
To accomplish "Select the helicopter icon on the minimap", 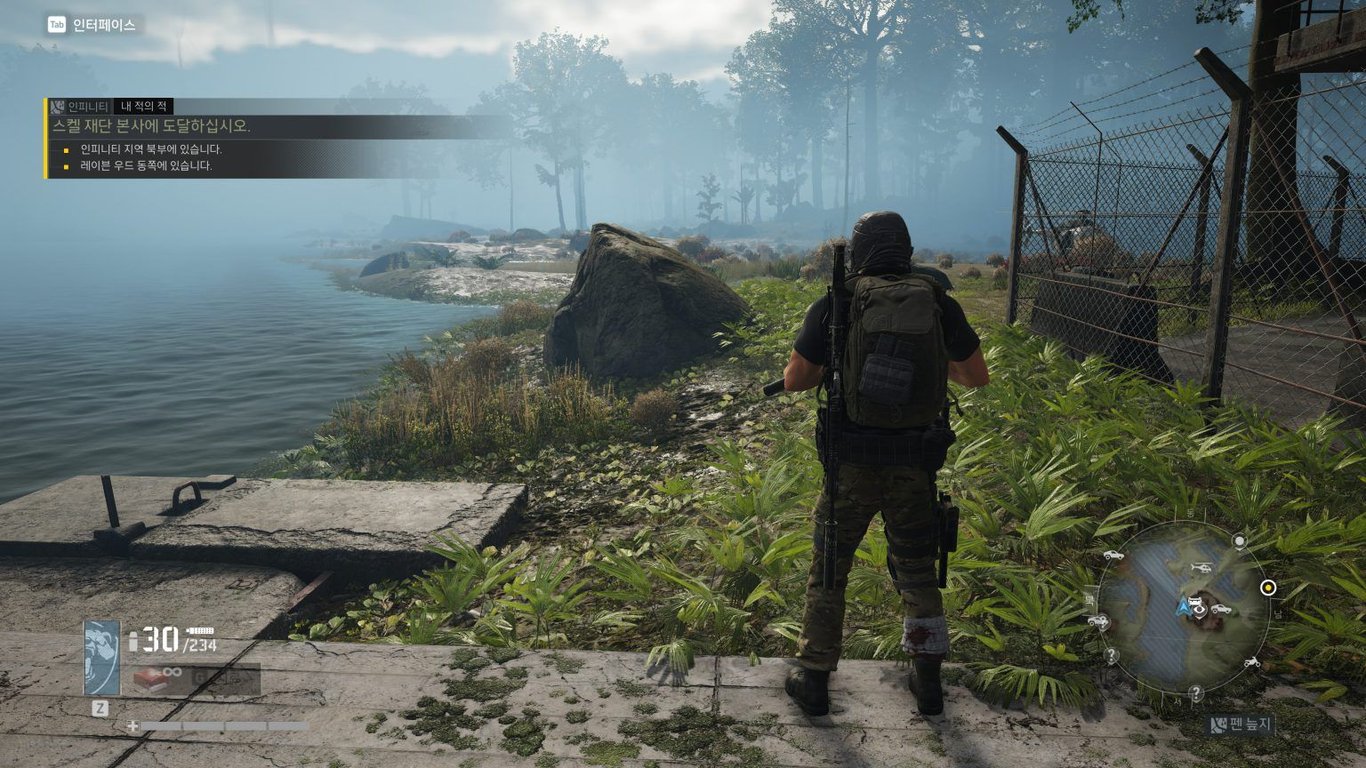I will 1201,568.
